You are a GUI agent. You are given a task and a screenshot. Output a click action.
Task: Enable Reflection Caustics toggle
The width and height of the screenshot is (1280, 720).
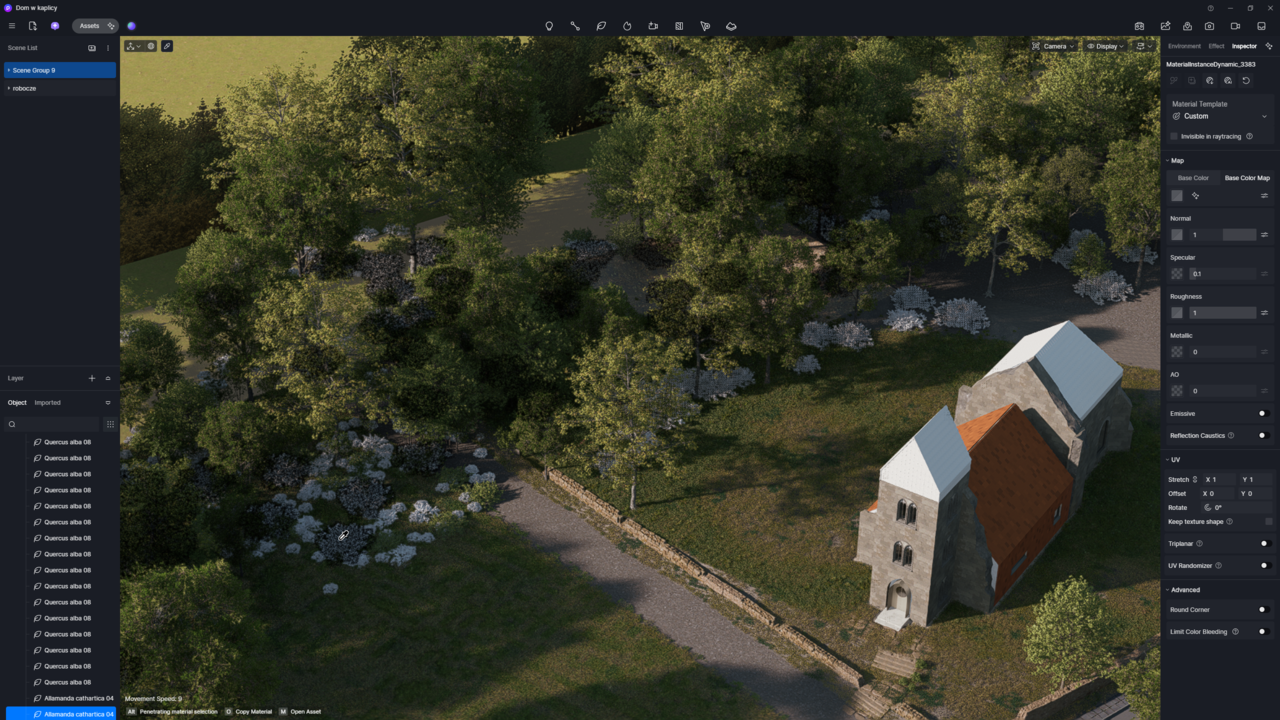(x=1263, y=435)
